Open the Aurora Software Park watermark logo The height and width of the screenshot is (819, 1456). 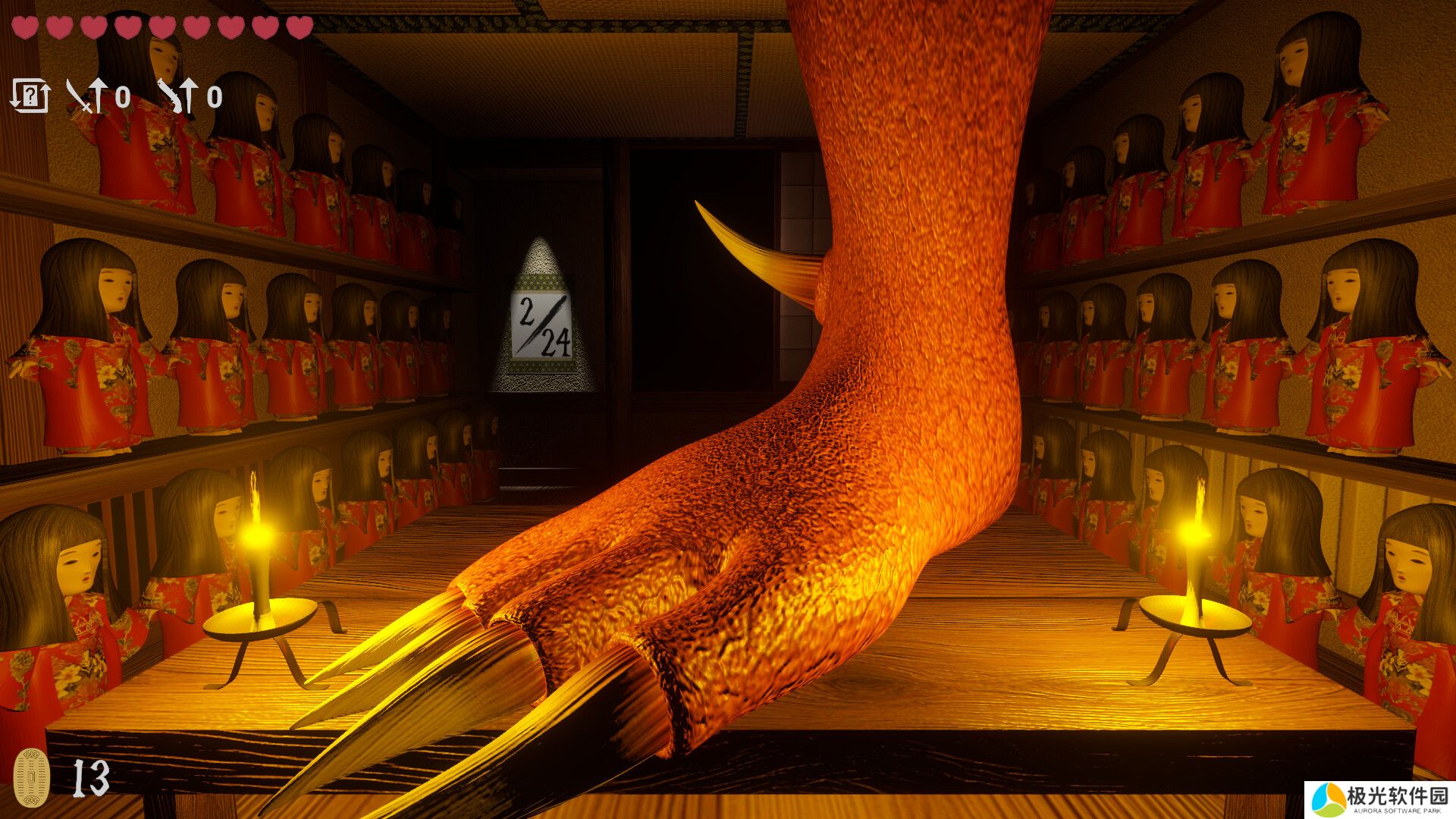pos(1379,800)
